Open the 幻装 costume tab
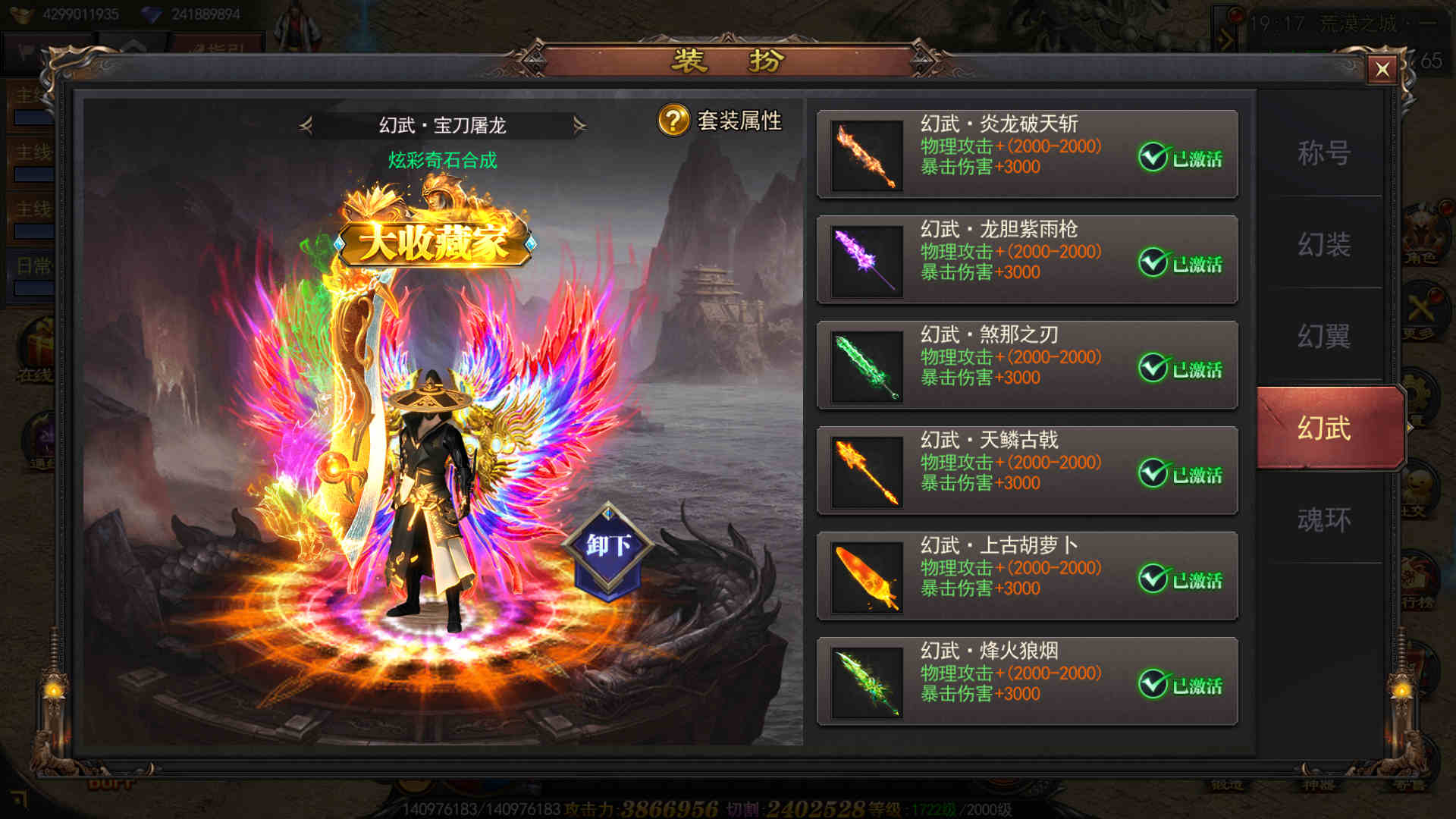The image size is (1456, 819). 1324,244
